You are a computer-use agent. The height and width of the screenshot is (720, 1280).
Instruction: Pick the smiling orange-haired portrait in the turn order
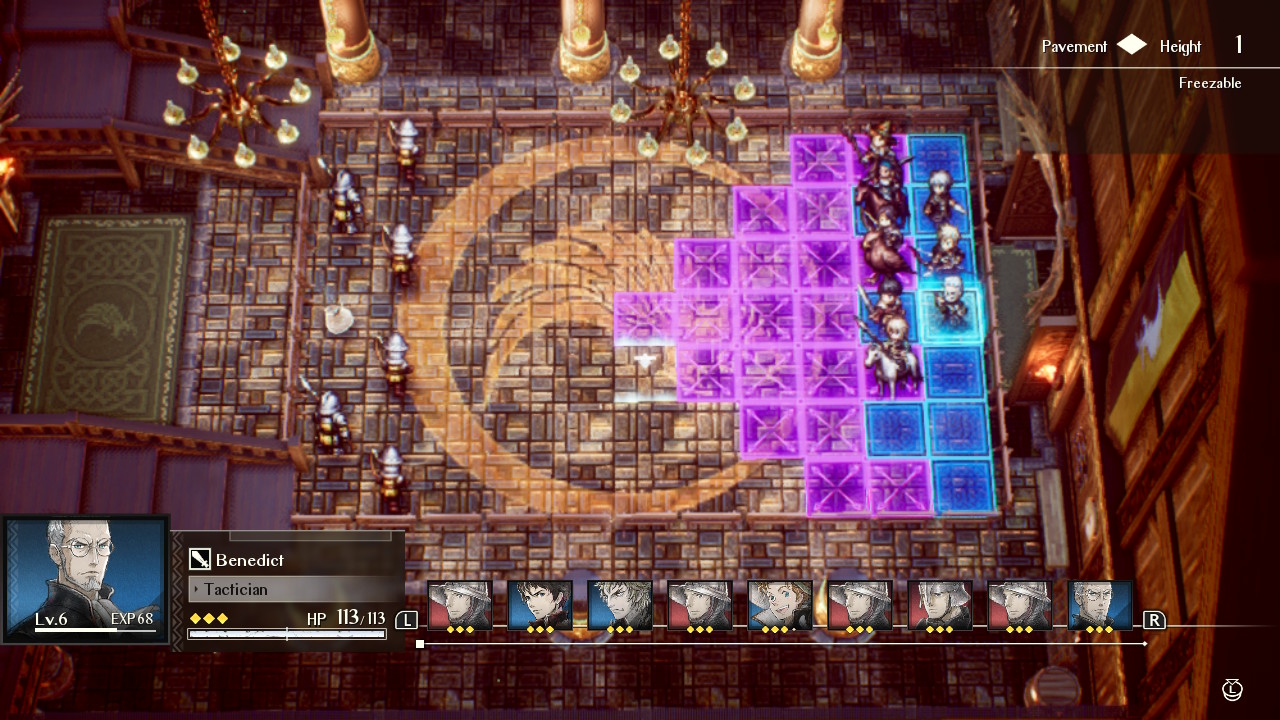779,606
